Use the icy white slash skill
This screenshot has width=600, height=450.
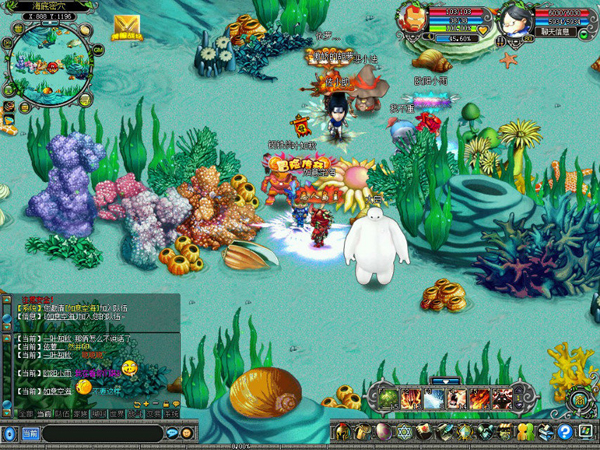tap(432, 400)
